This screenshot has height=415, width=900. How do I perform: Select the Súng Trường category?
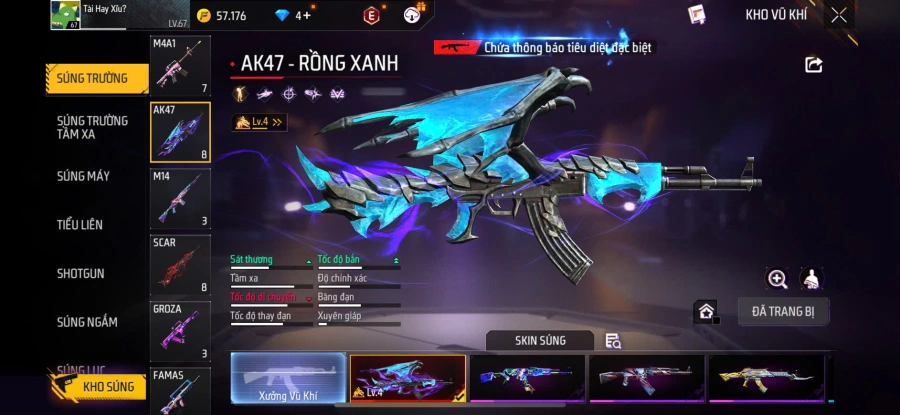point(92,79)
